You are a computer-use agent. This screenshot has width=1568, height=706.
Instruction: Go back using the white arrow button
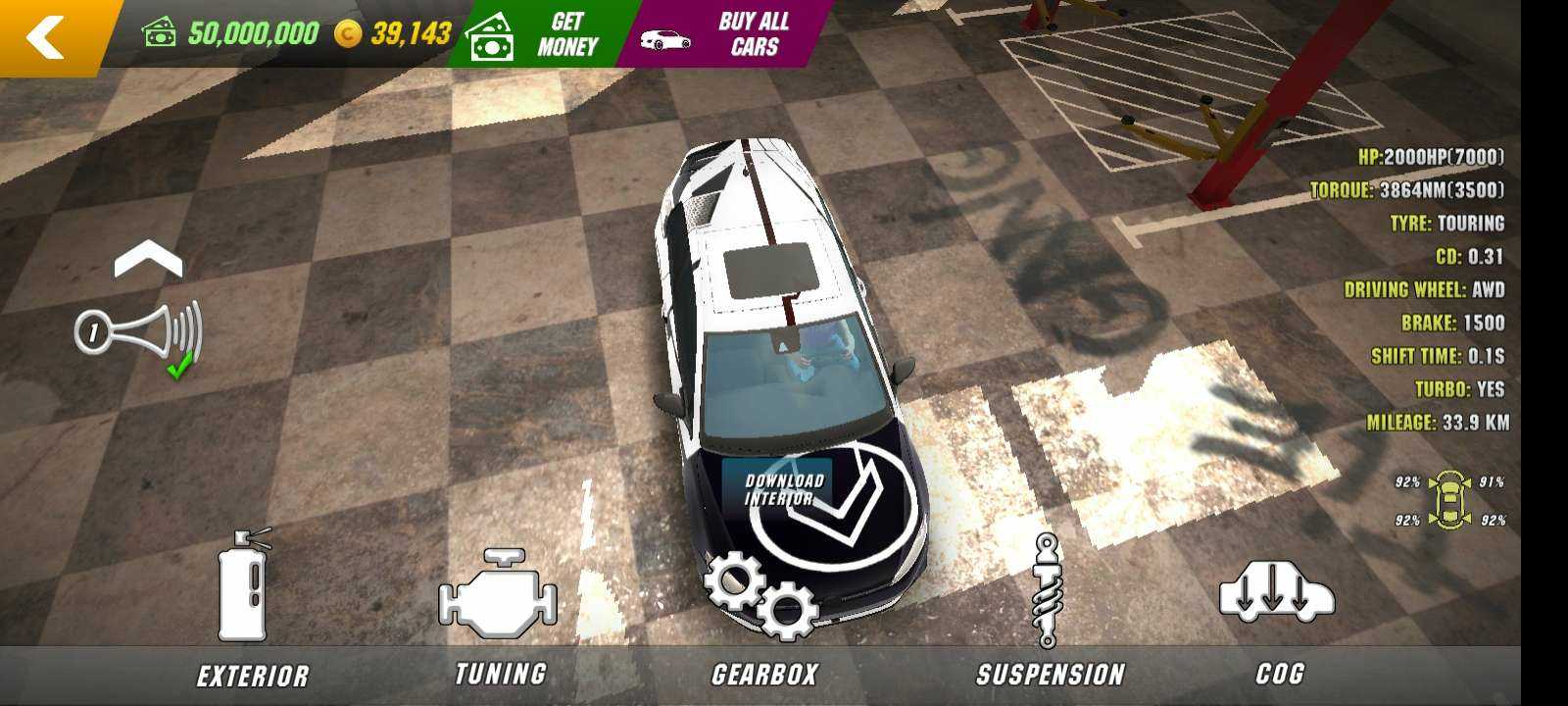pos(46,37)
